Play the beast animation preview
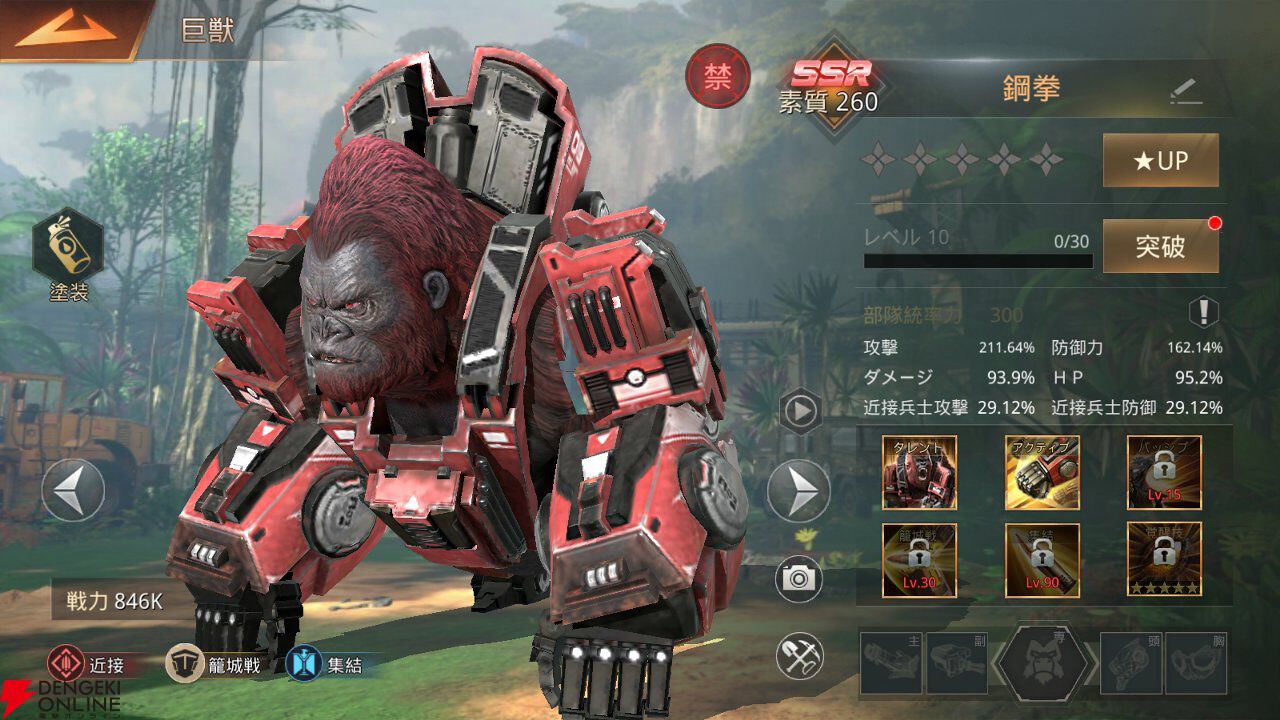 click(x=800, y=411)
